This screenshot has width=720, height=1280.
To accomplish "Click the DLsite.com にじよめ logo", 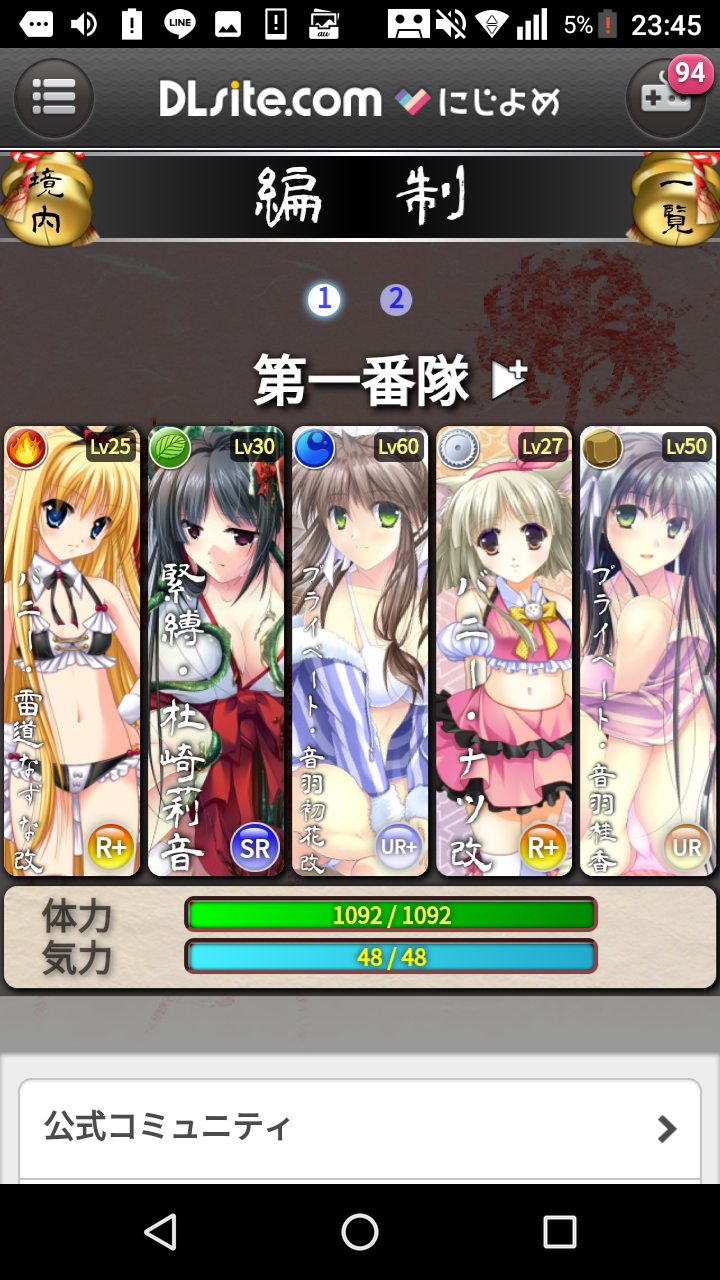I will [x=360, y=100].
